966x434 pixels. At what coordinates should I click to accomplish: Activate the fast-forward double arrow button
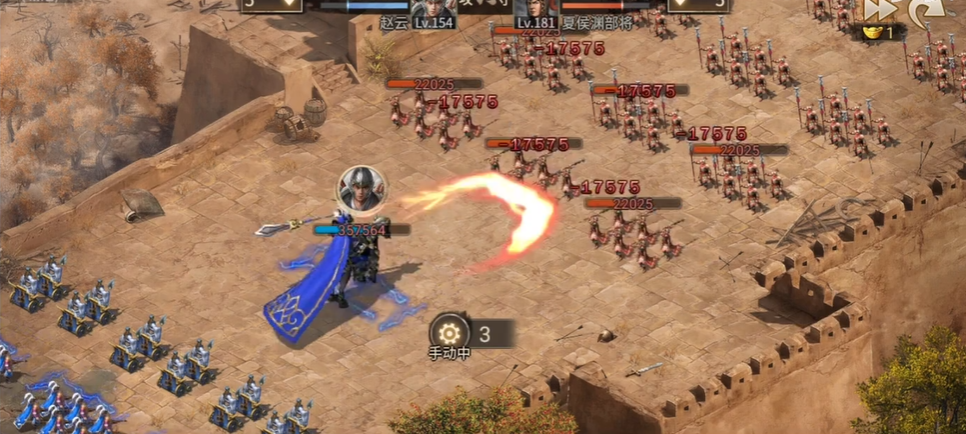click(x=877, y=9)
